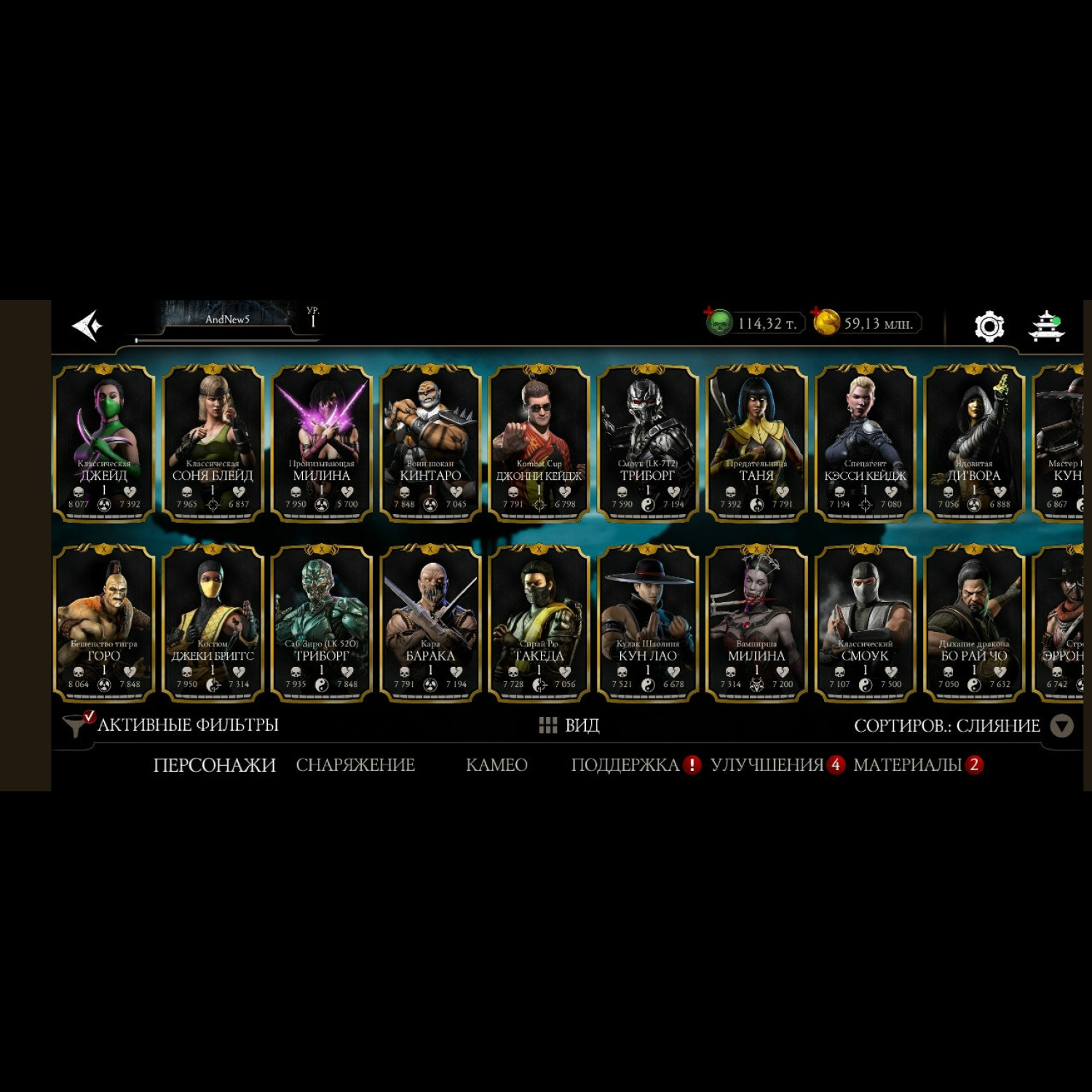This screenshot has height=1092, width=1092.
Task: Switch to the Камео tab
Action: point(496,765)
